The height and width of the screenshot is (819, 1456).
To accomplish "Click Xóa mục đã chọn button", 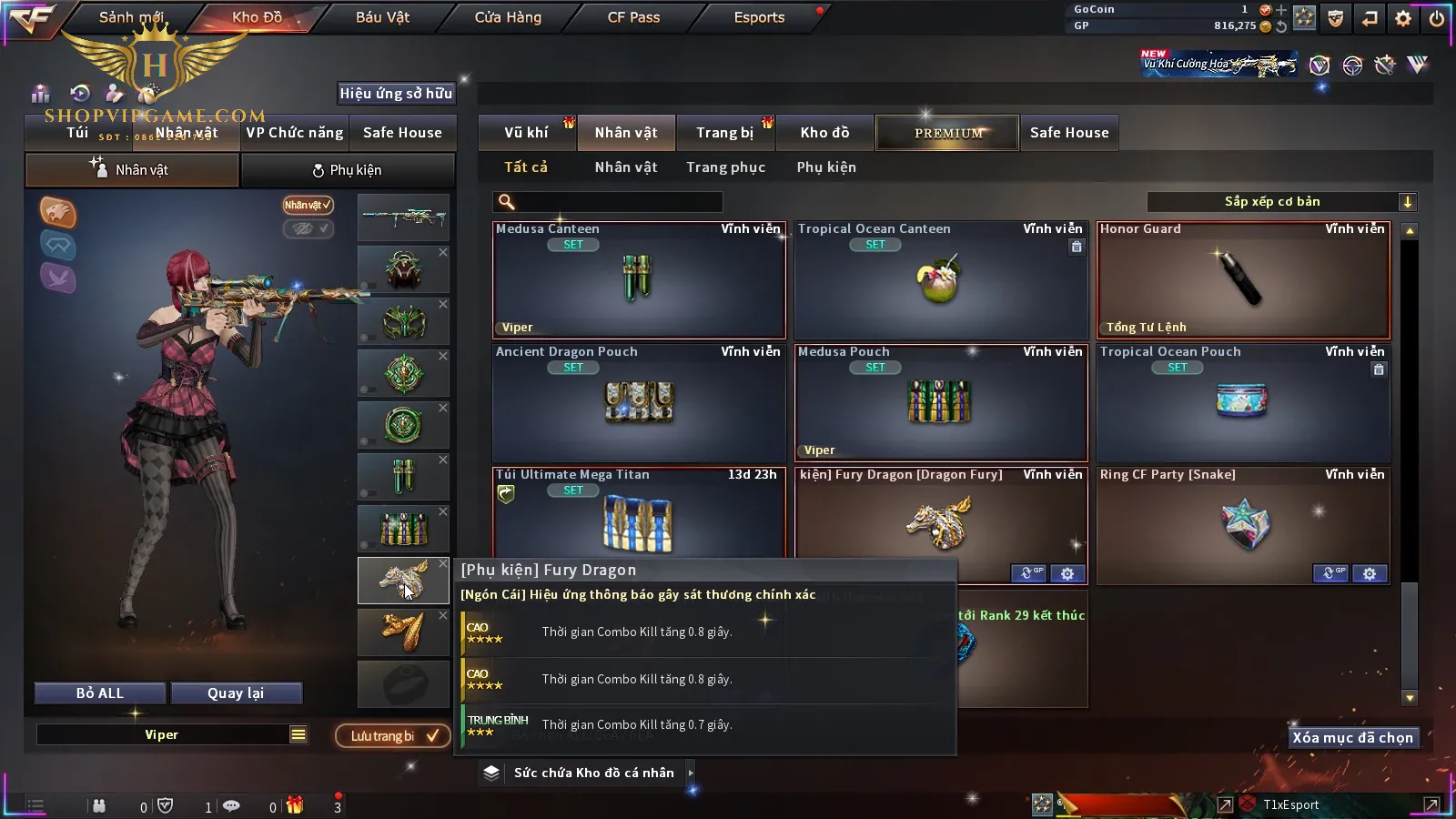I will (x=1352, y=738).
